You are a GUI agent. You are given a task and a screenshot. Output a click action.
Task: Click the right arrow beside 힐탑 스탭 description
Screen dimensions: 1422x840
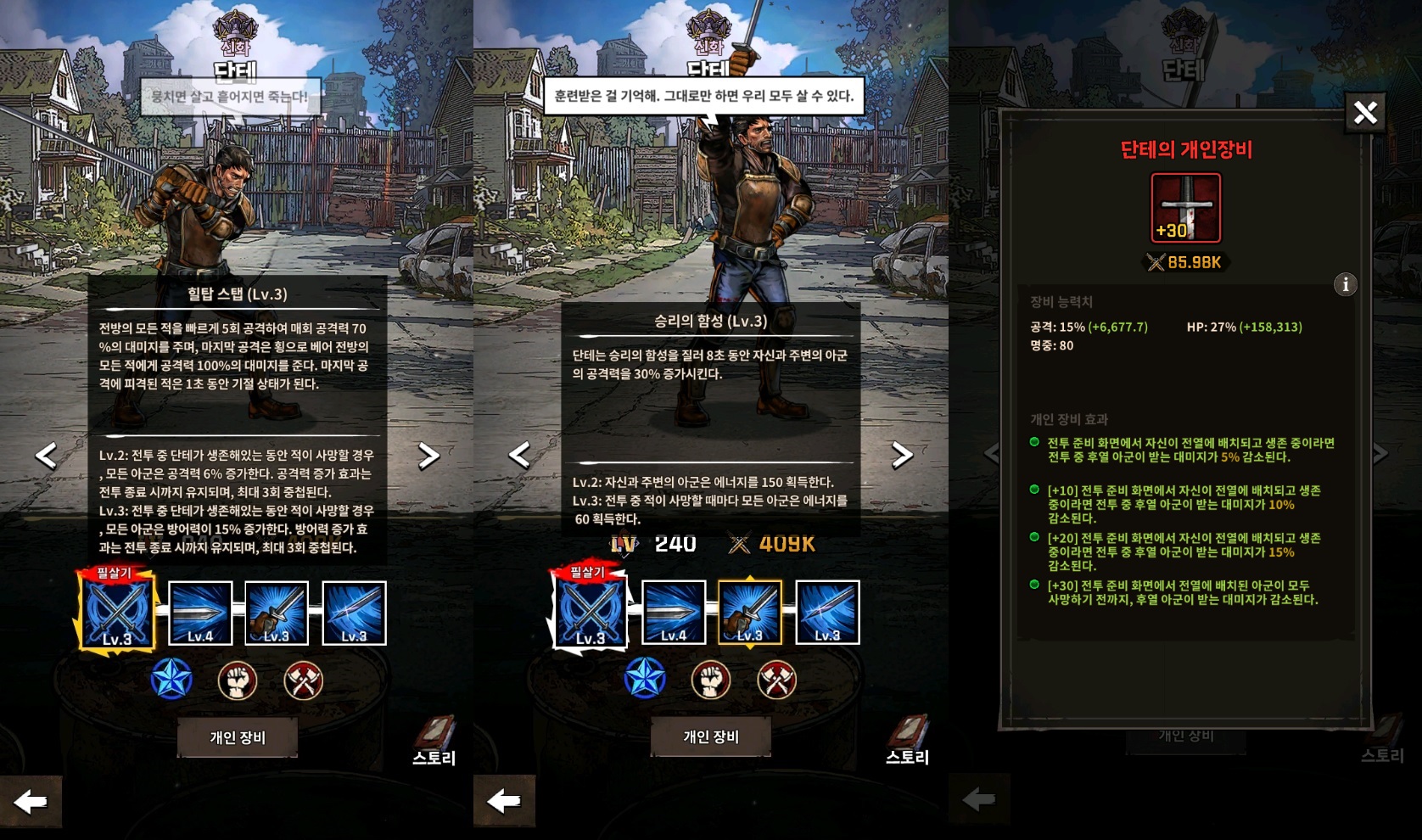coord(428,456)
